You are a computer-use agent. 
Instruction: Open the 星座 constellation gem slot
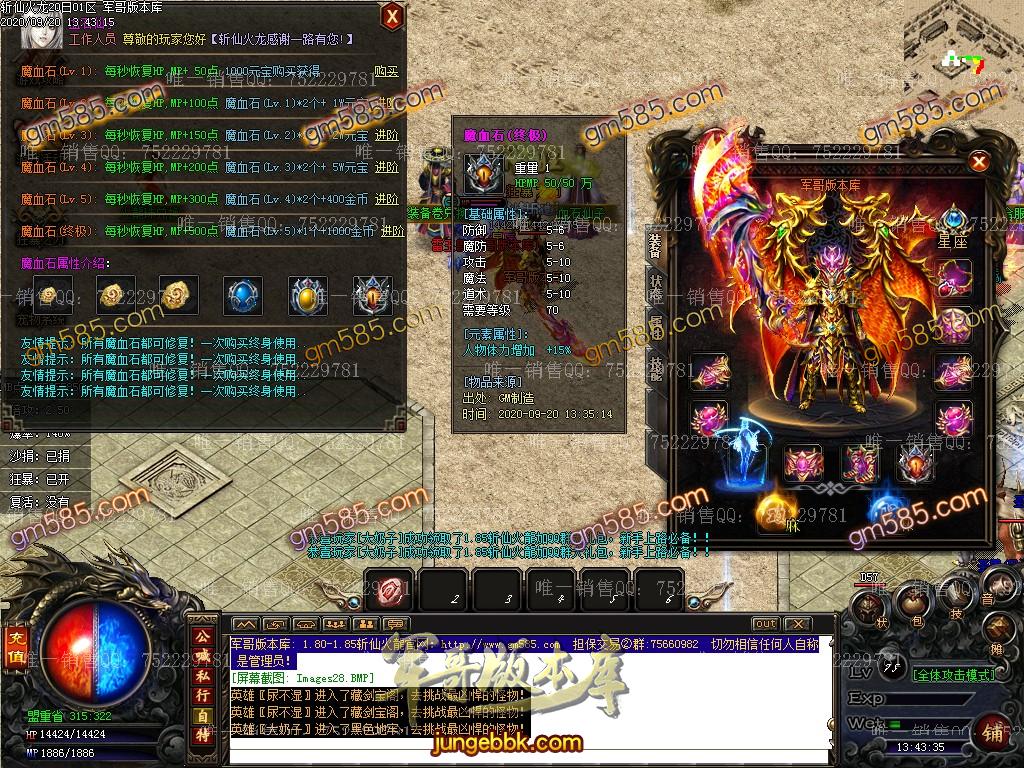[x=953, y=220]
